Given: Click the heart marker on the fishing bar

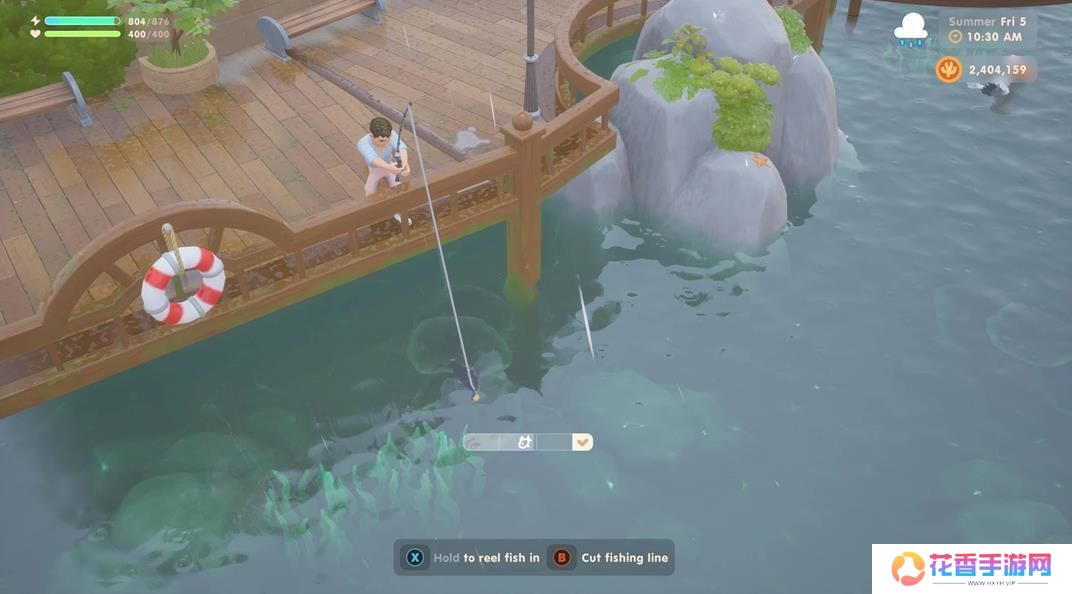Looking at the screenshot, I should tap(582, 442).
